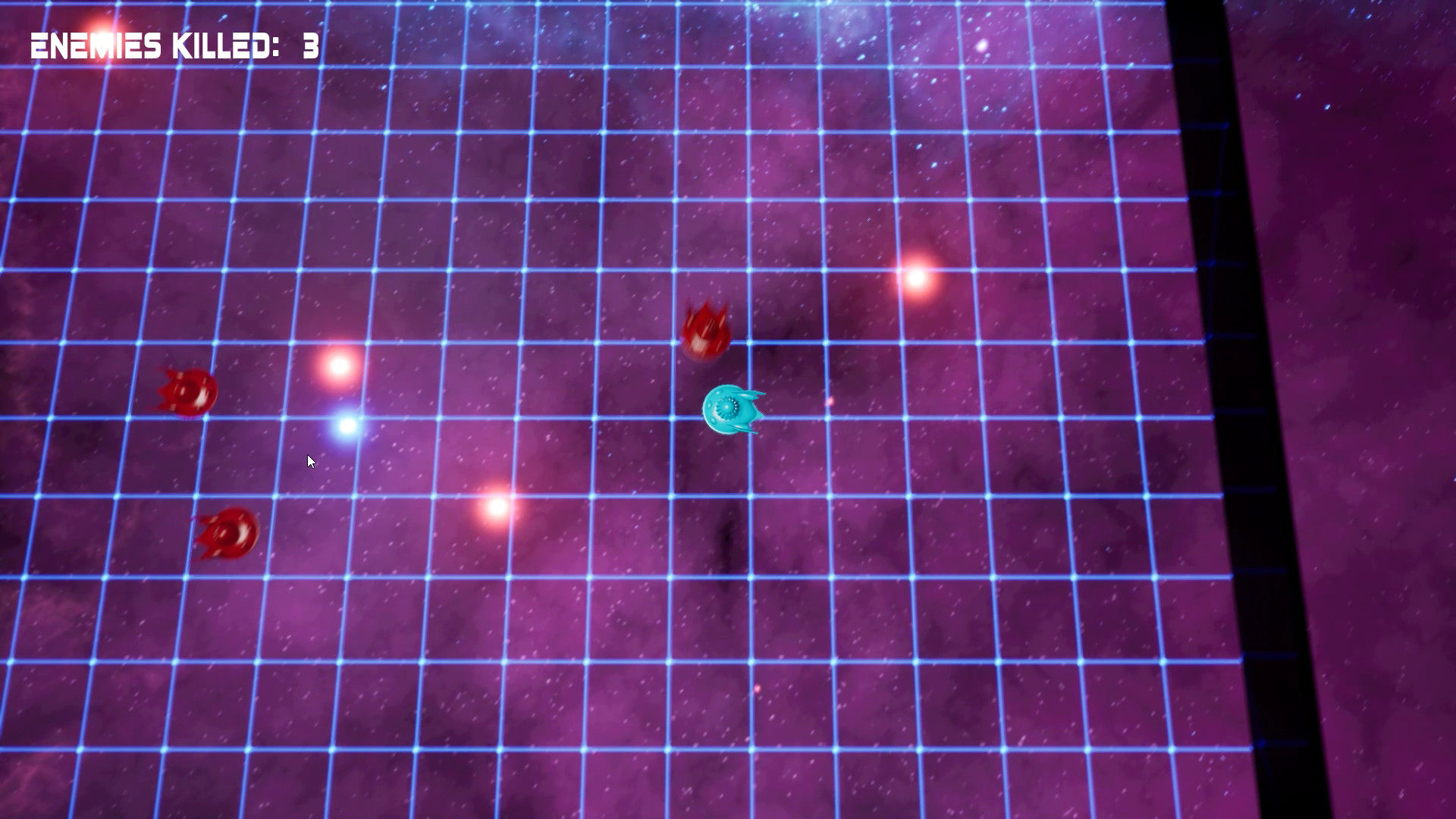
Task: Target the red enemy on the far left
Action: pyautogui.click(x=187, y=392)
